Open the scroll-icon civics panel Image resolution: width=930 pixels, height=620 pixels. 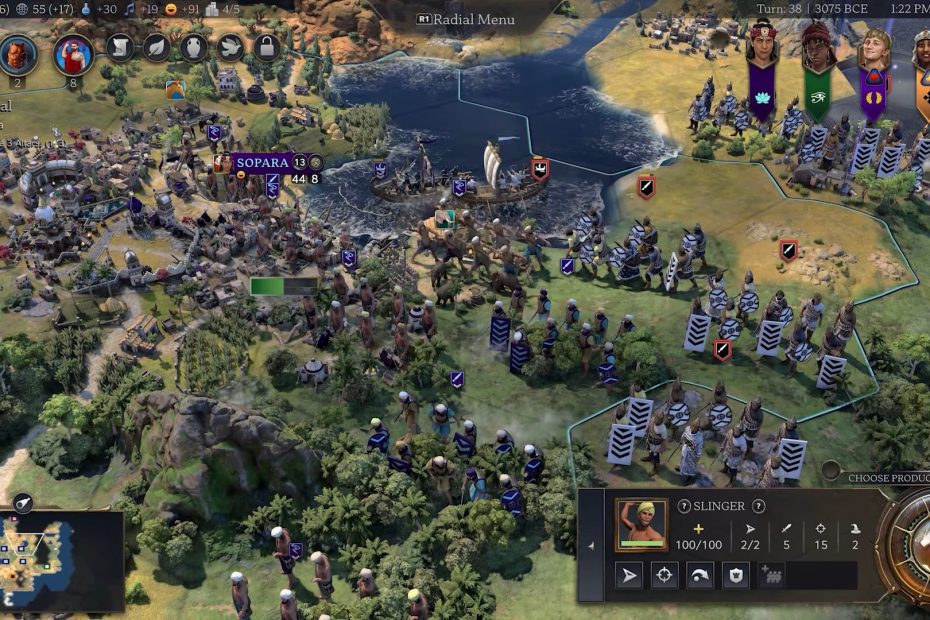[120, 47]
